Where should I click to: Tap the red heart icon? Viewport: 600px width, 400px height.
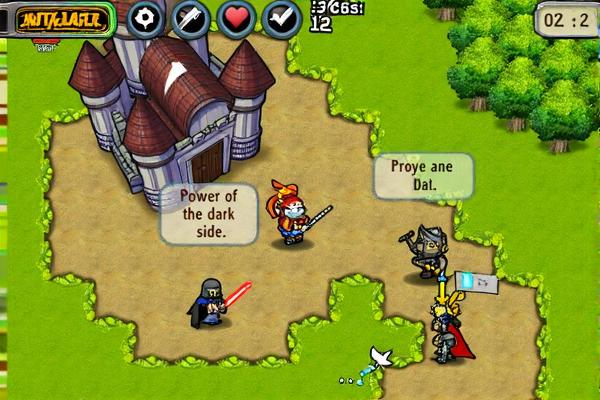(236, 18)
